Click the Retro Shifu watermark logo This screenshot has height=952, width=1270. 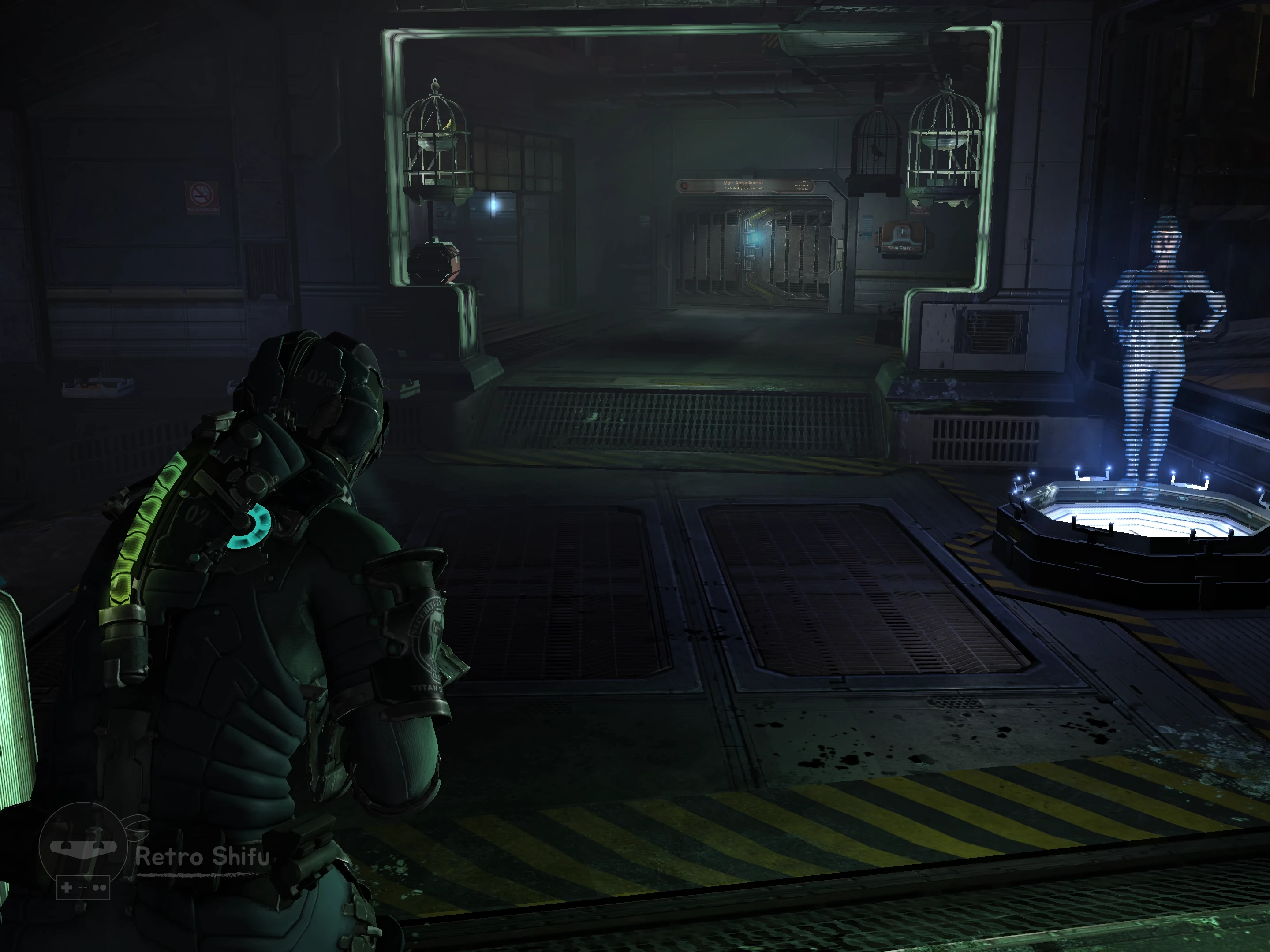(83, 849)
